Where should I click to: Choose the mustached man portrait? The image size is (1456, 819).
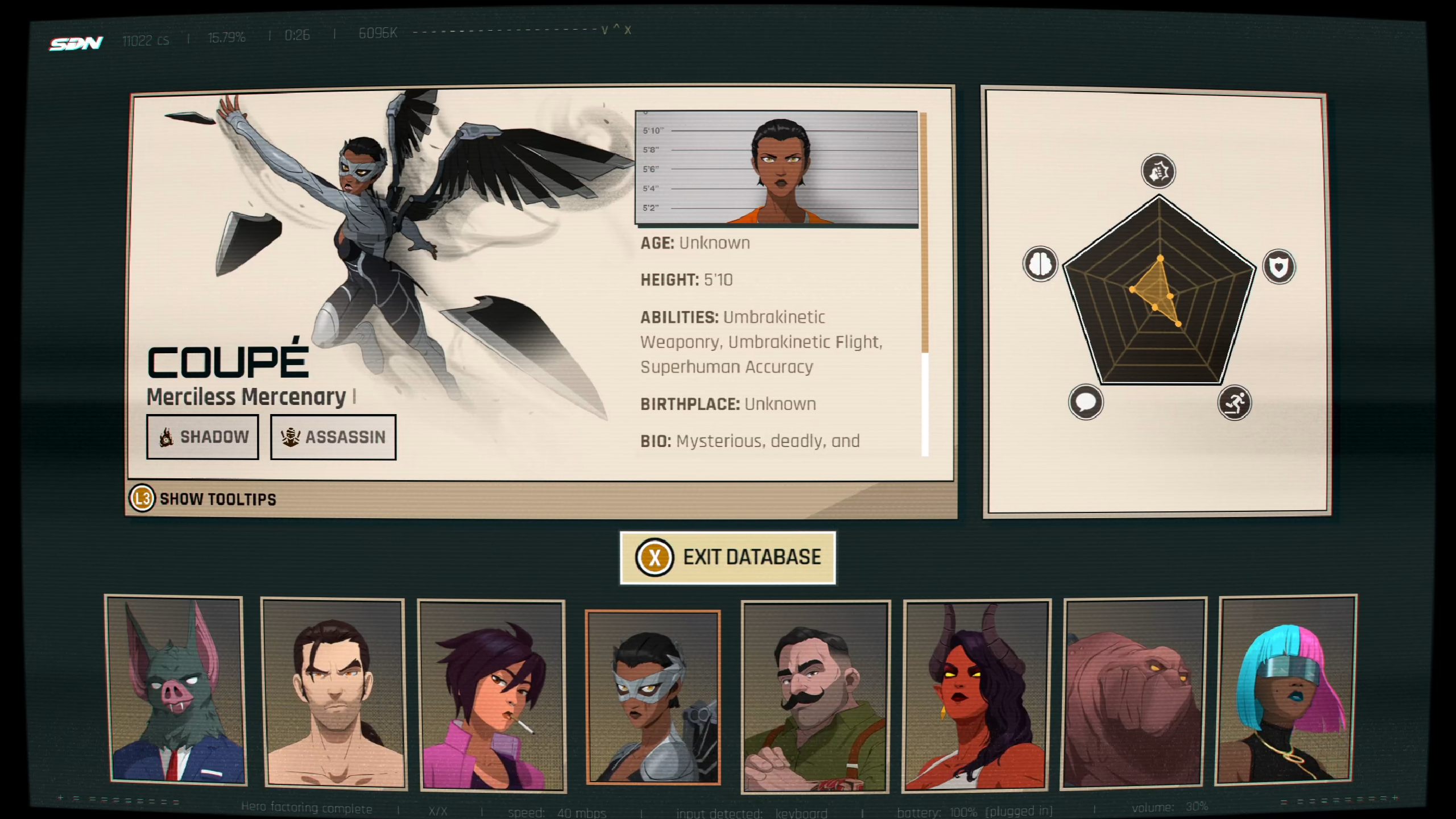click(x=815, y=696)
